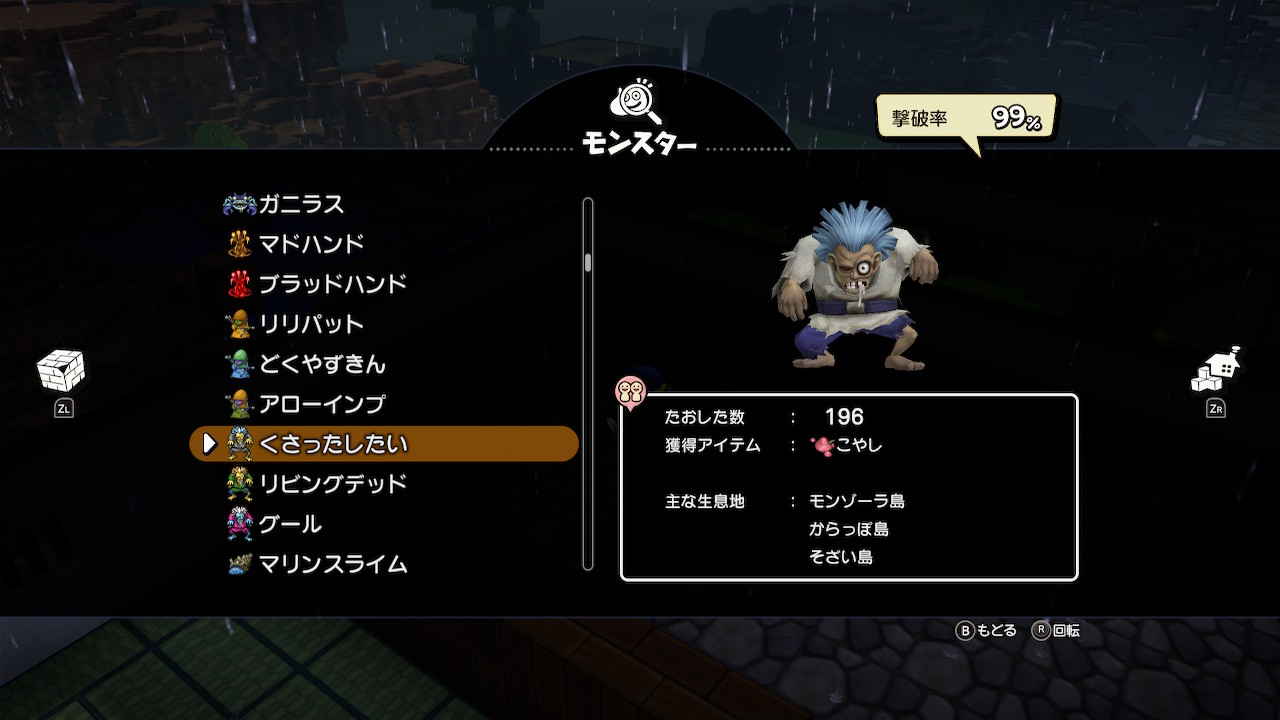1280x720 pixels.
Task: Switch to the house building category tab
Action: (x=1216, y=372)
